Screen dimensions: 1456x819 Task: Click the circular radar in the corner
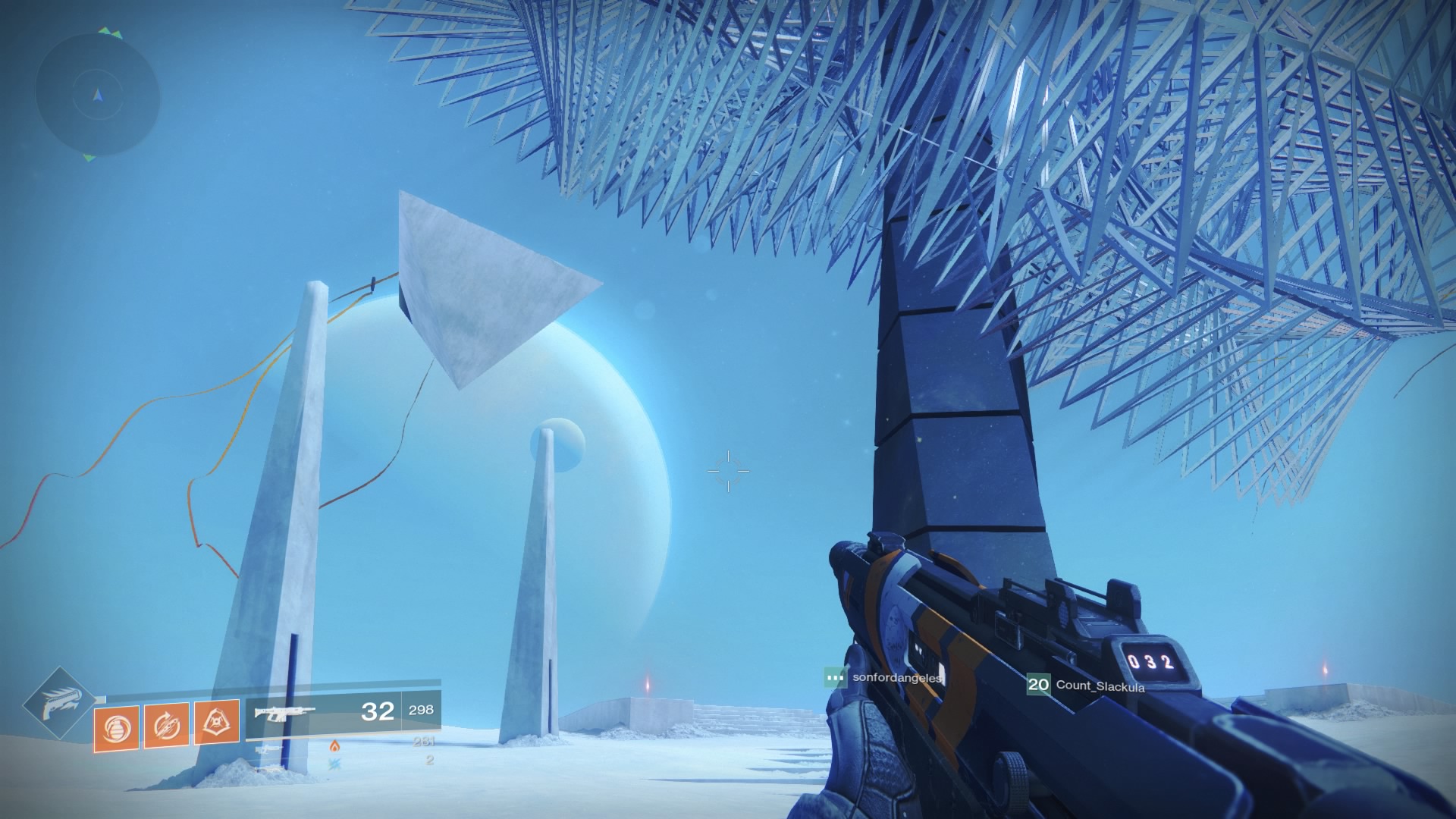point(97,95)
